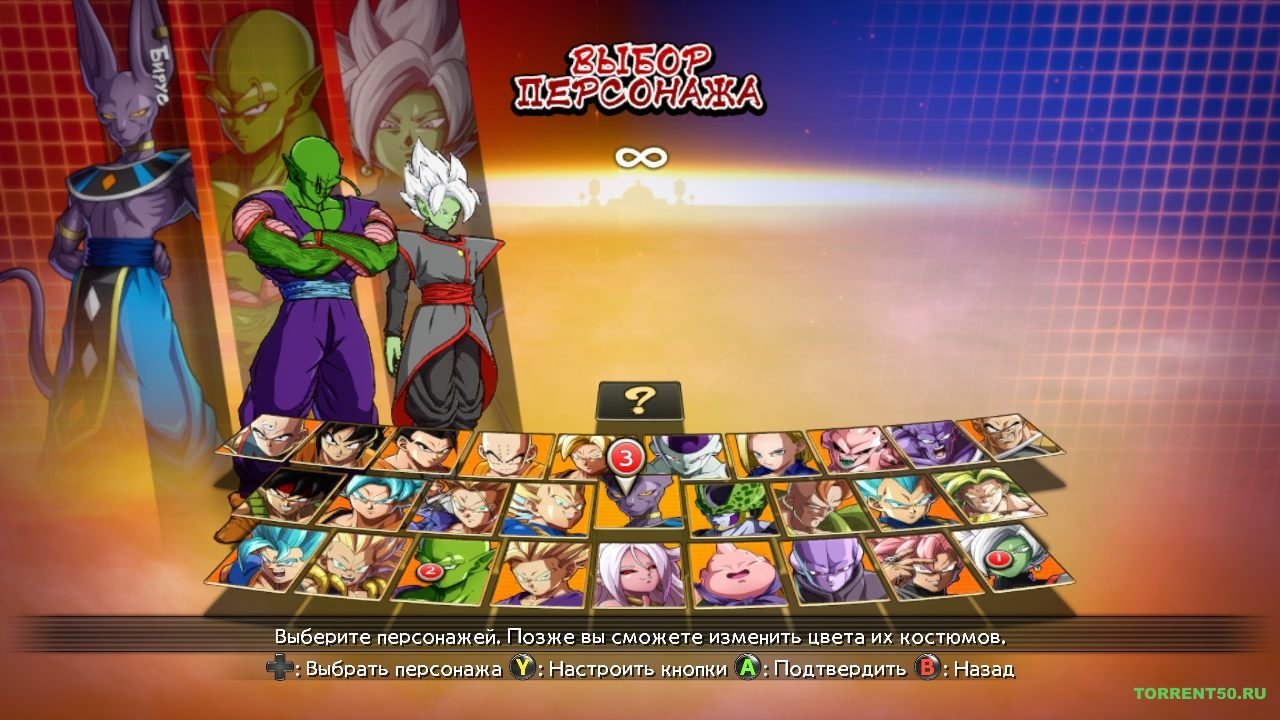Click the infinity symbol below the title
The image size is (1280, 720).
[x=640, y=158]
